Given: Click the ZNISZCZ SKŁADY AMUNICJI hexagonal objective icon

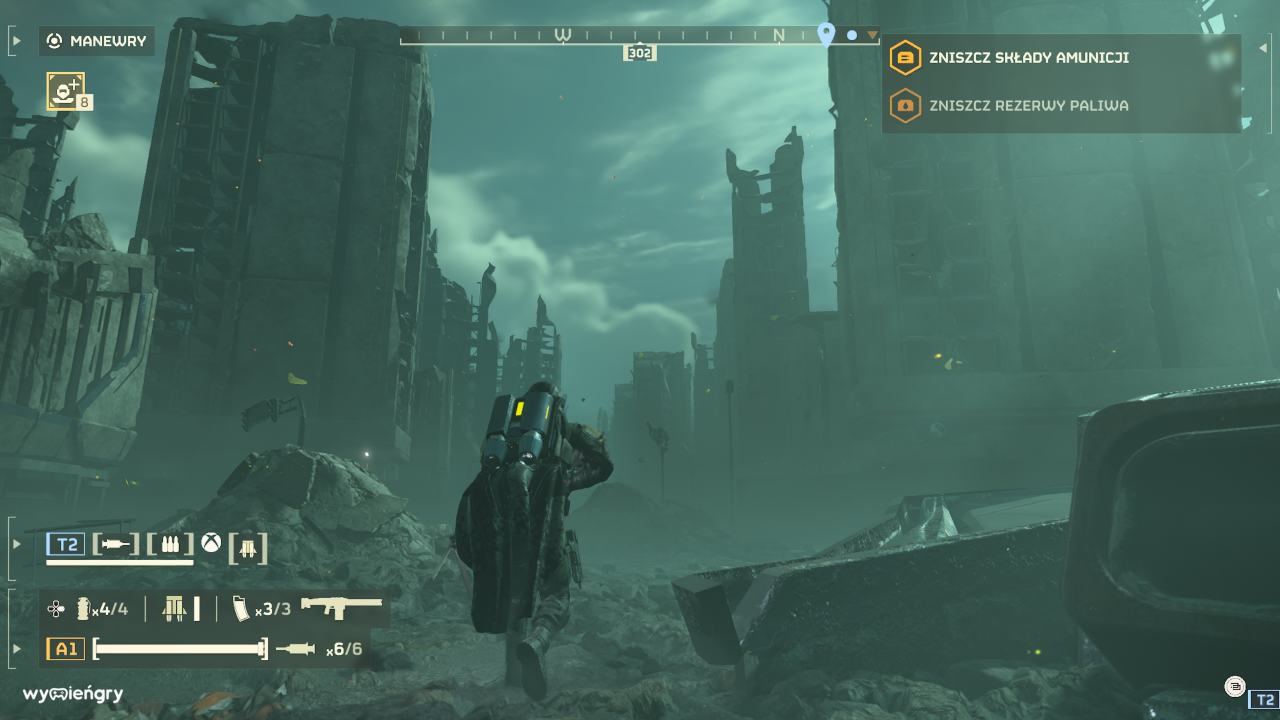Looking at the screenshot, I should pyautogui.click(x=905, y=57).
